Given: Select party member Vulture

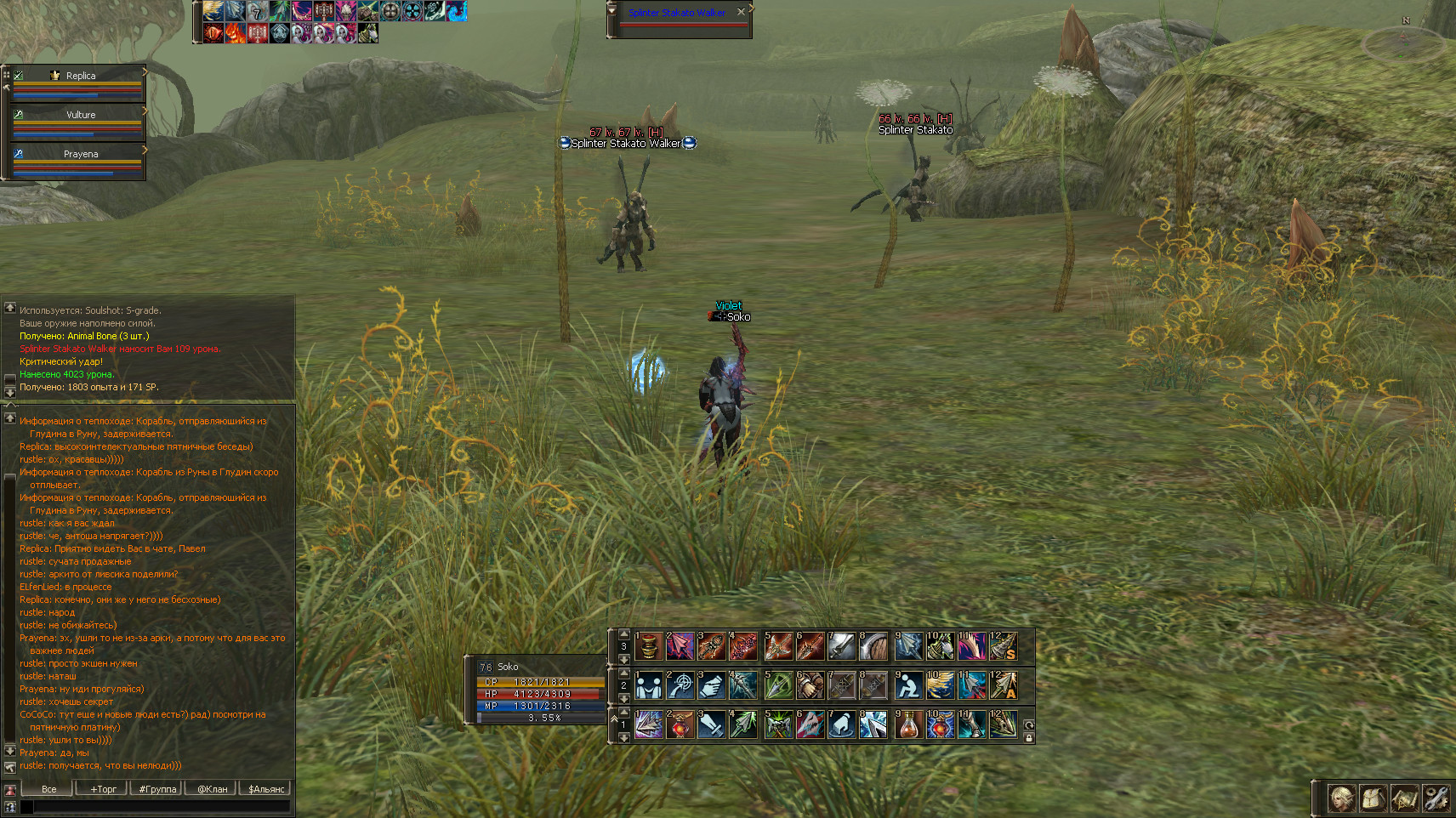Looking at the screenshot, I should coord(80,115).
